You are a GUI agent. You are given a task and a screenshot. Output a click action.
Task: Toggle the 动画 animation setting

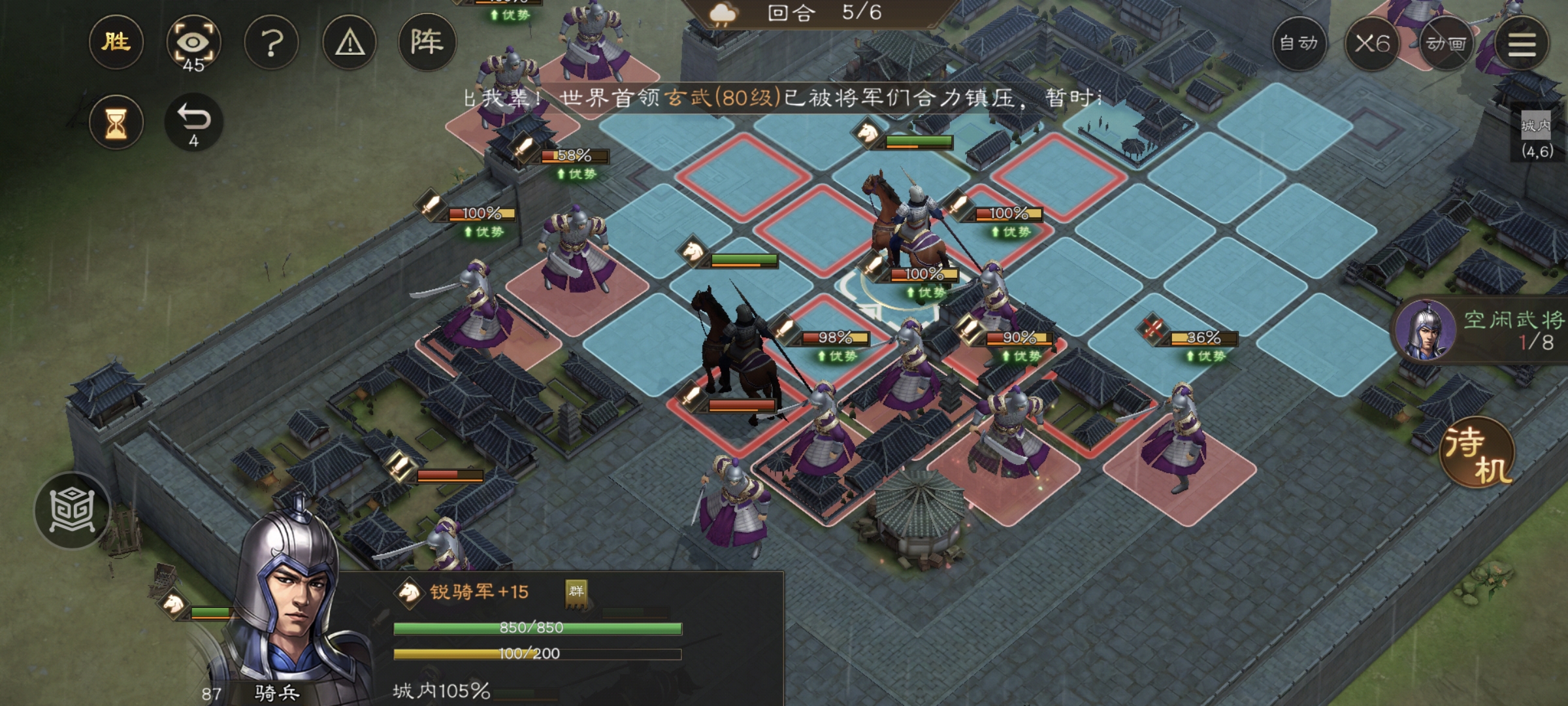[x=1446, y=43]
